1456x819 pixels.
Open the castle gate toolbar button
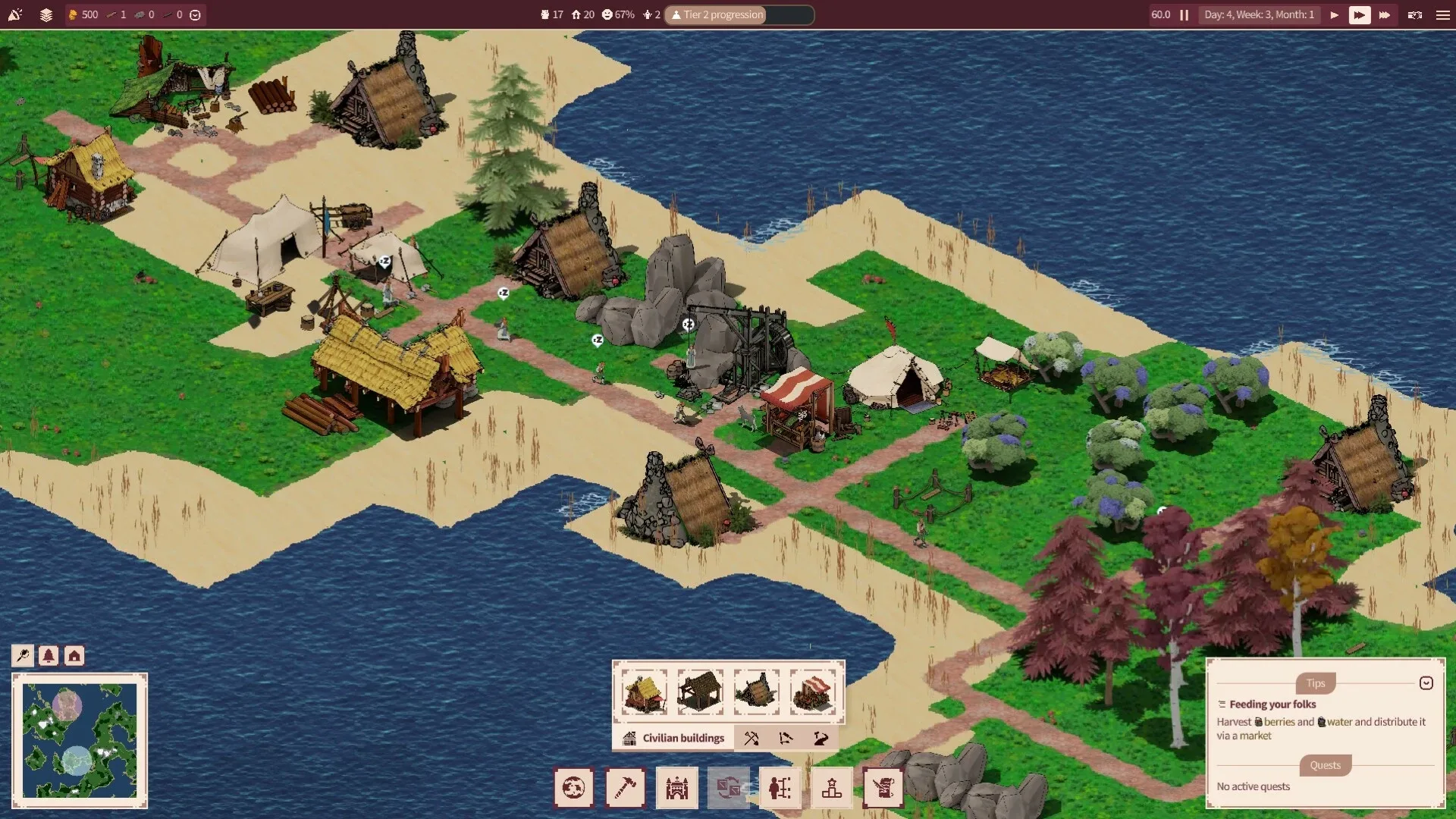point(676,788)
